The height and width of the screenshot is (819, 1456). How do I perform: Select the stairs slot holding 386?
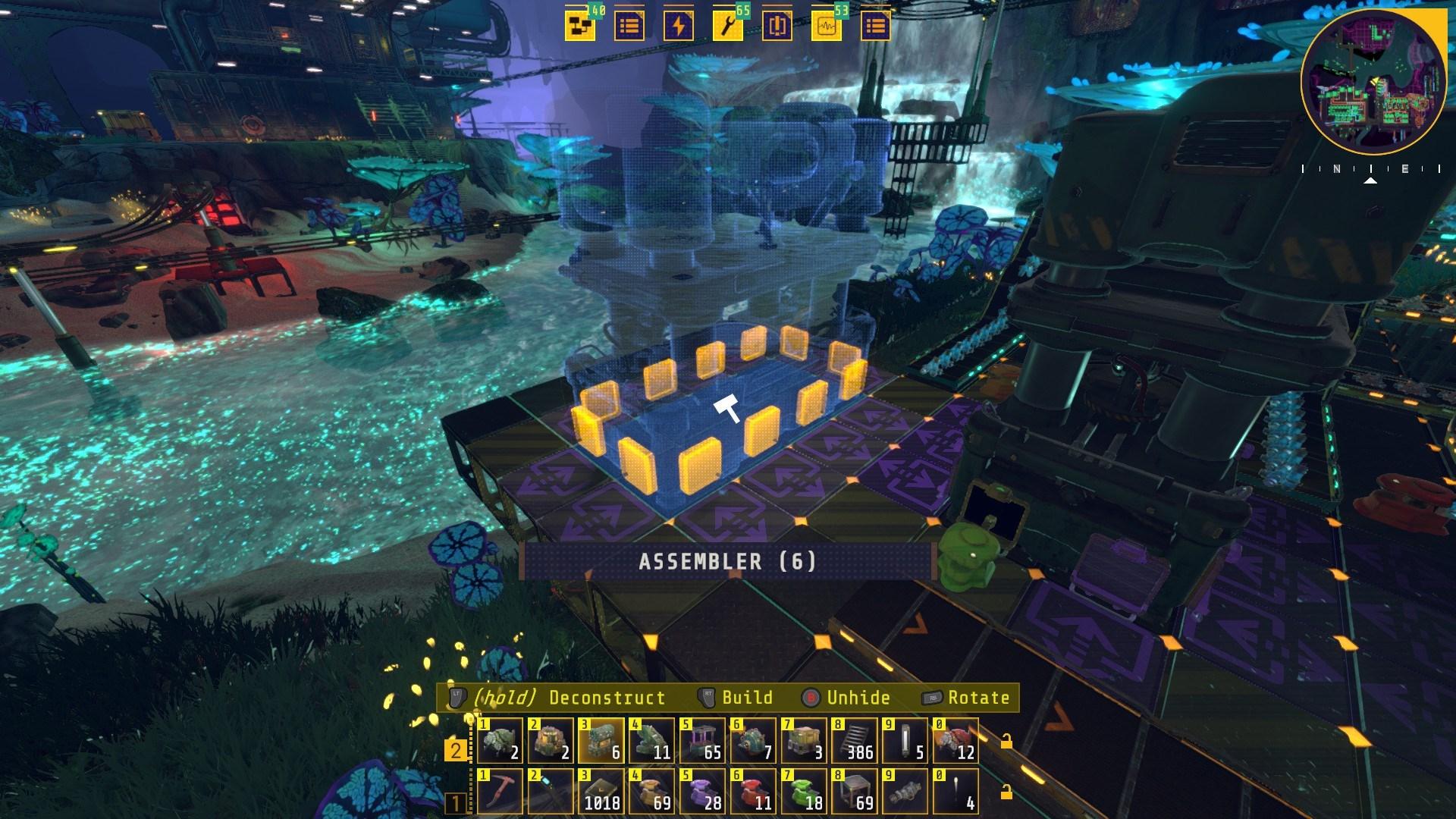(x=855, y=741)
